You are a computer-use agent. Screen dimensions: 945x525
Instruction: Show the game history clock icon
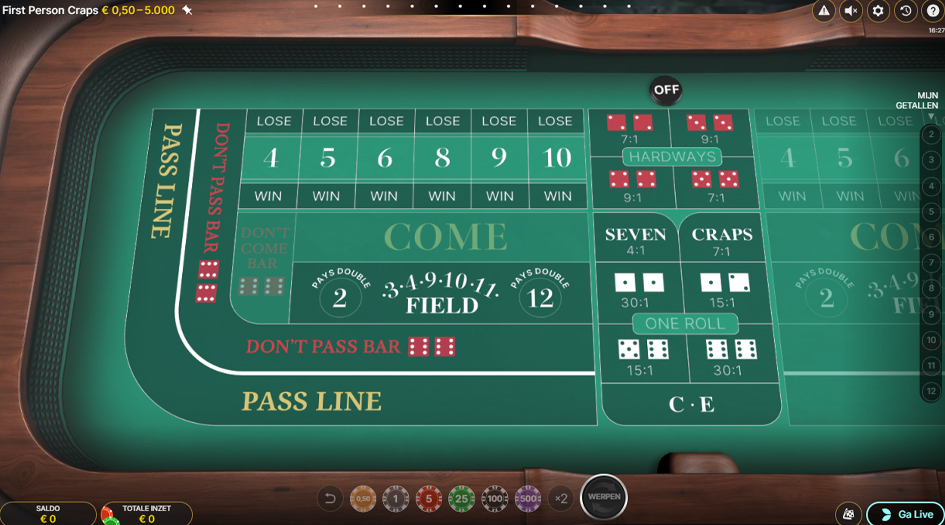click(x=905, y=11)
